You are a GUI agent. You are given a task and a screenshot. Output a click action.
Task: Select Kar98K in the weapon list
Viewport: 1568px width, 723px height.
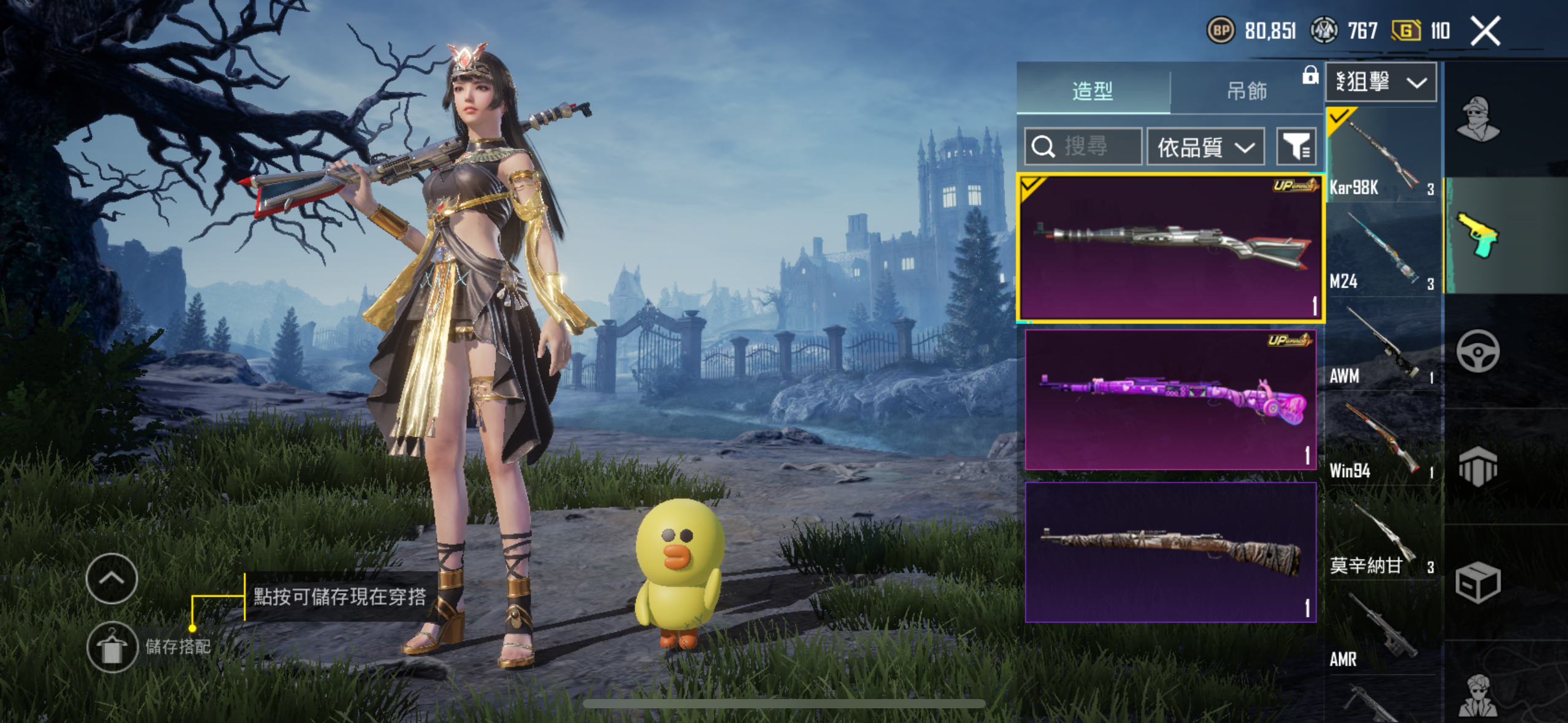point(1382,157)
